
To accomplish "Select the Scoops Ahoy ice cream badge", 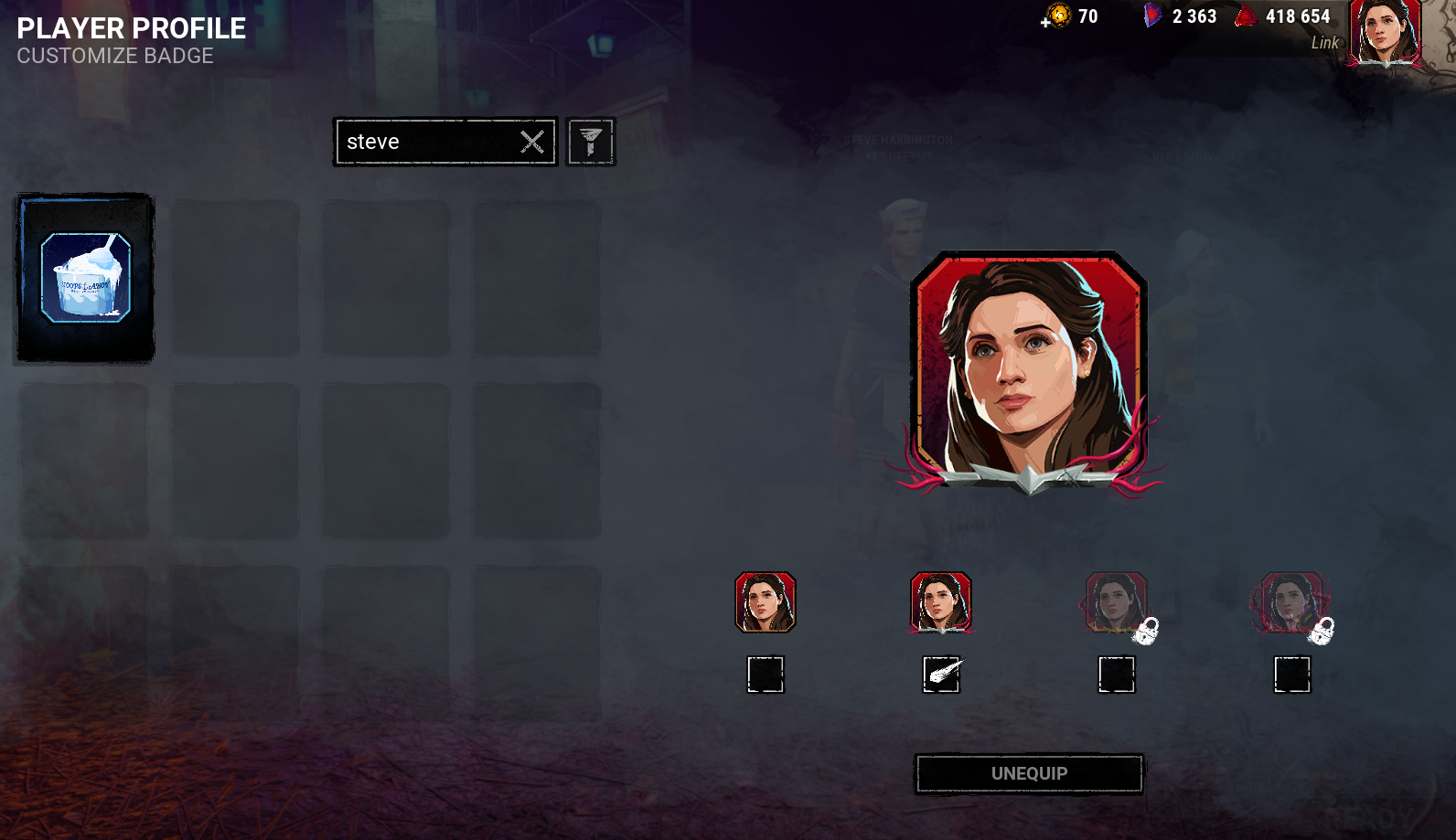I will tap(86, 278).
